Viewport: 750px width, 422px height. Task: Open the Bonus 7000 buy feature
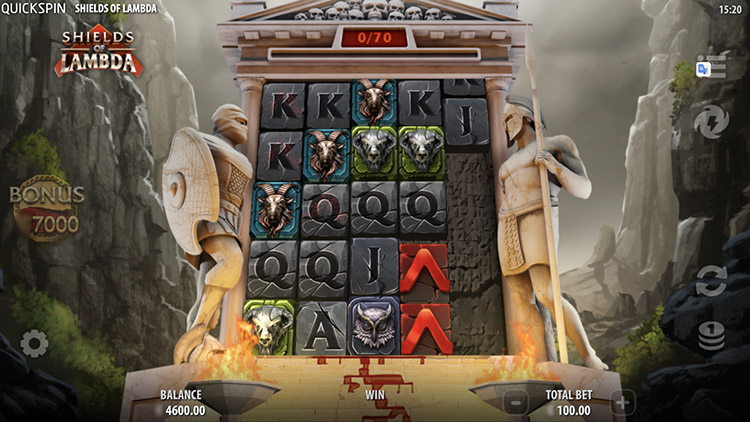click(x=47, y=209)
